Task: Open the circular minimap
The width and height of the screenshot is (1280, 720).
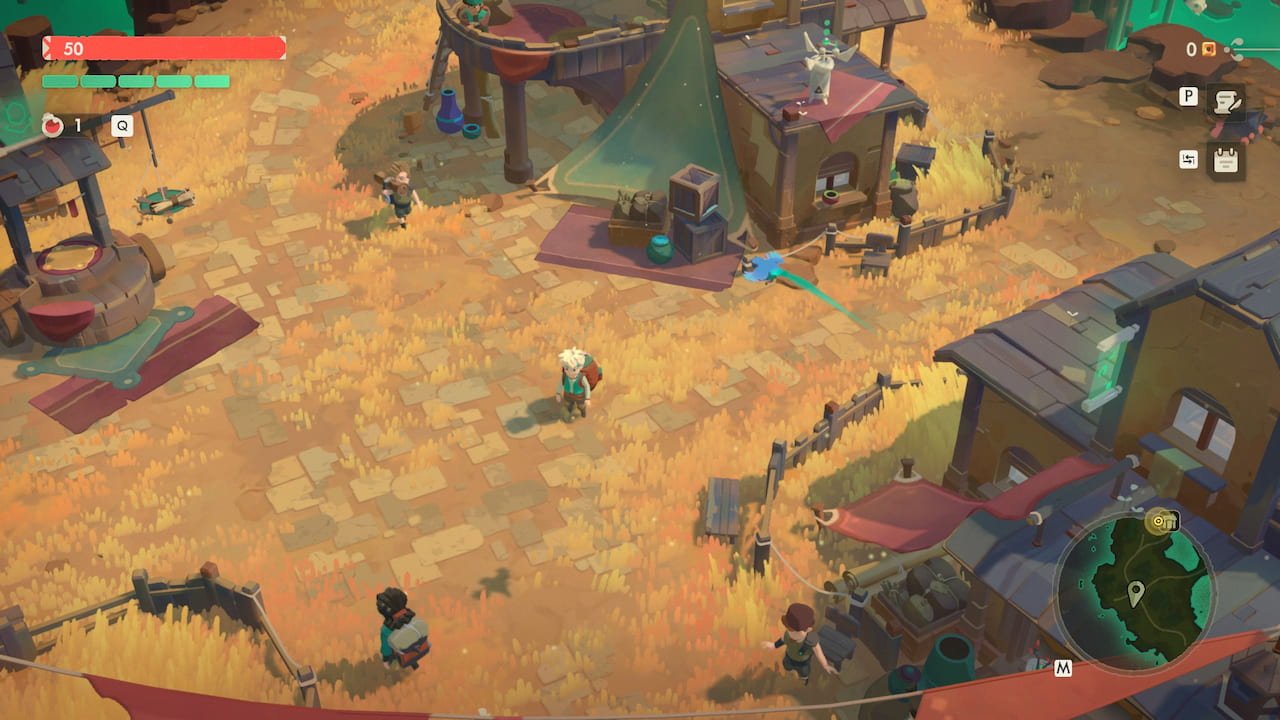Action: (x=1134, y=590)
